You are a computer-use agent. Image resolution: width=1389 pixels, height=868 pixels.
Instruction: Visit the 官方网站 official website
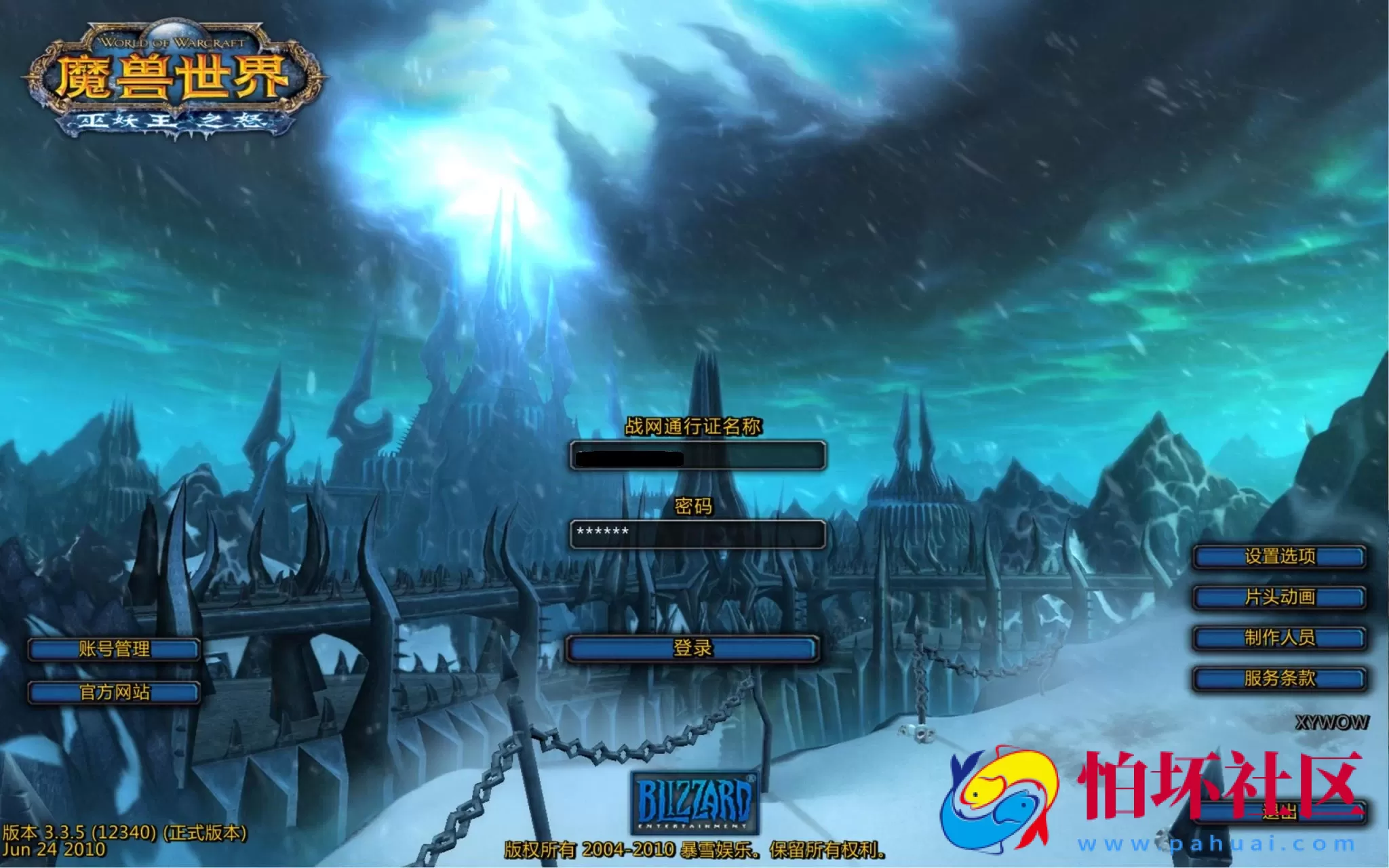(113, 693)
